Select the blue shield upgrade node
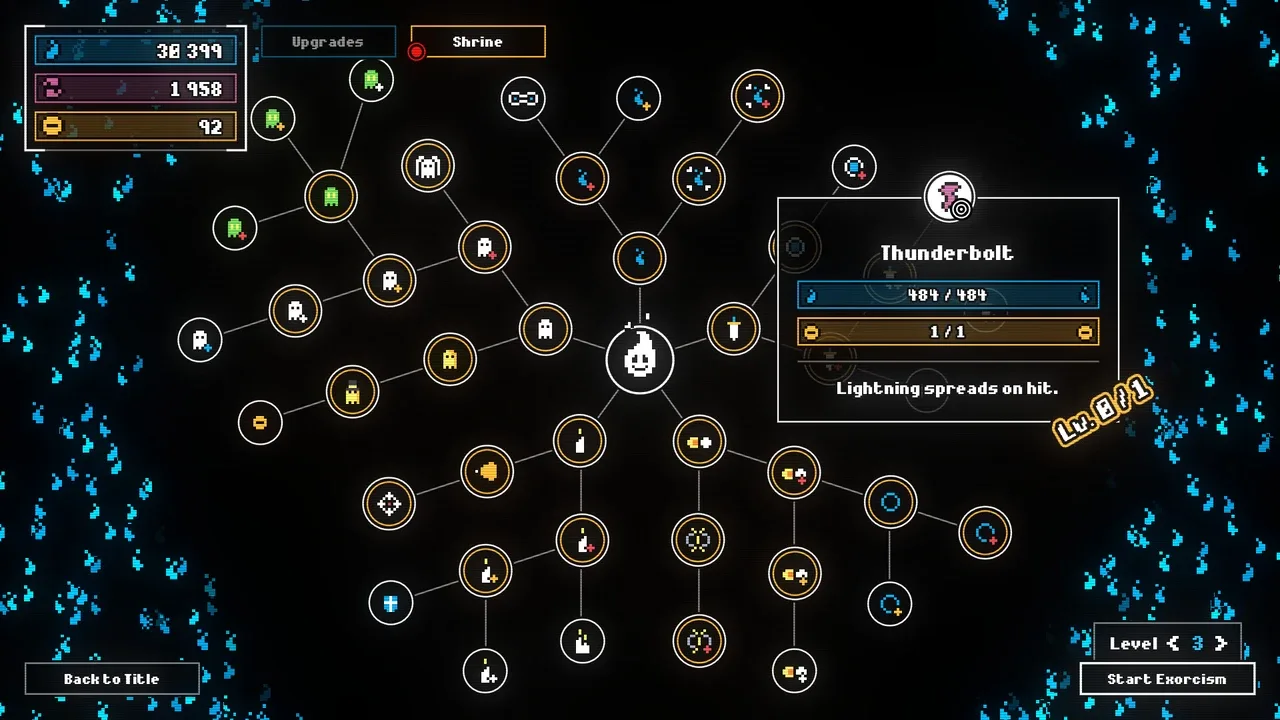This screenshot has width=1280, height=720. [x=390, y=603]
